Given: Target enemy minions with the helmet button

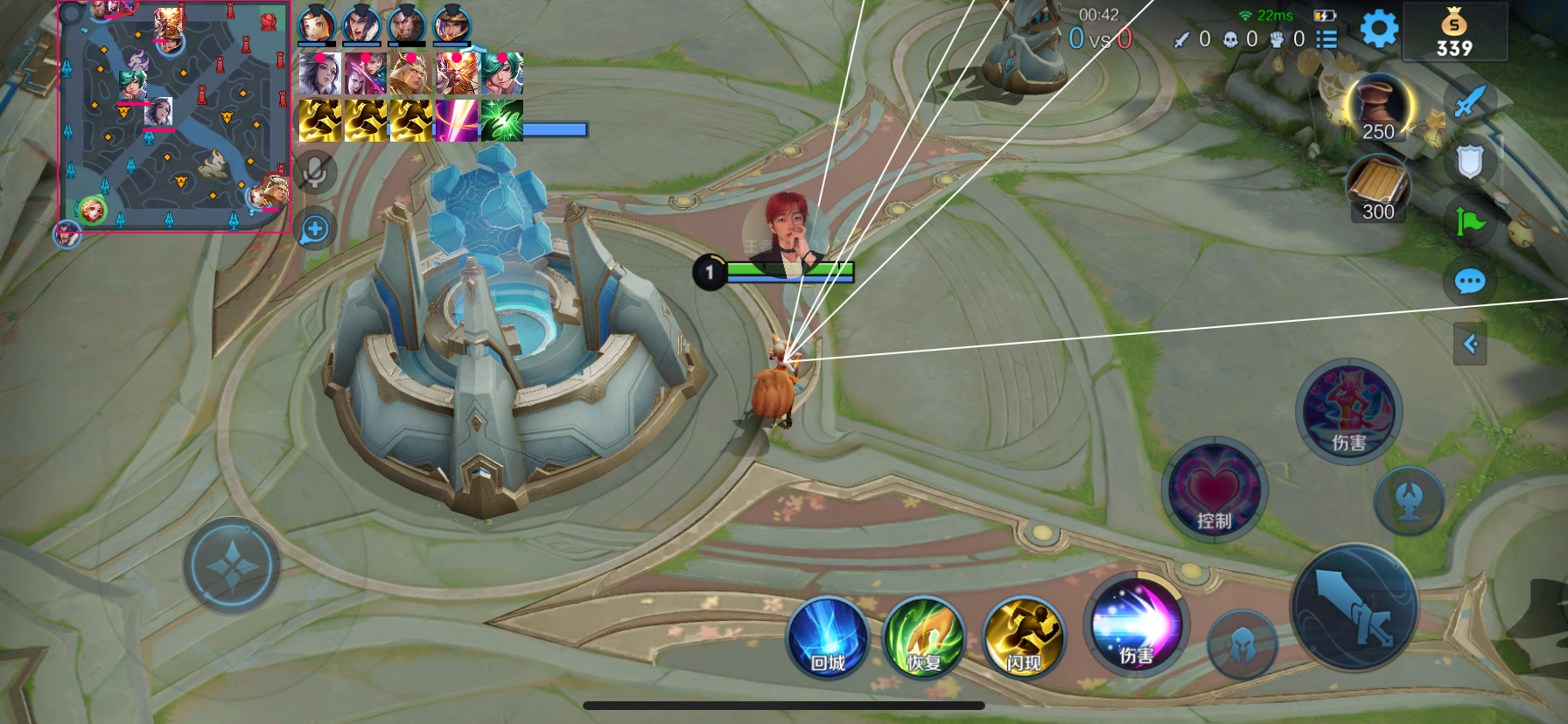Looking at the screenshot, I should coord(1242,646).
